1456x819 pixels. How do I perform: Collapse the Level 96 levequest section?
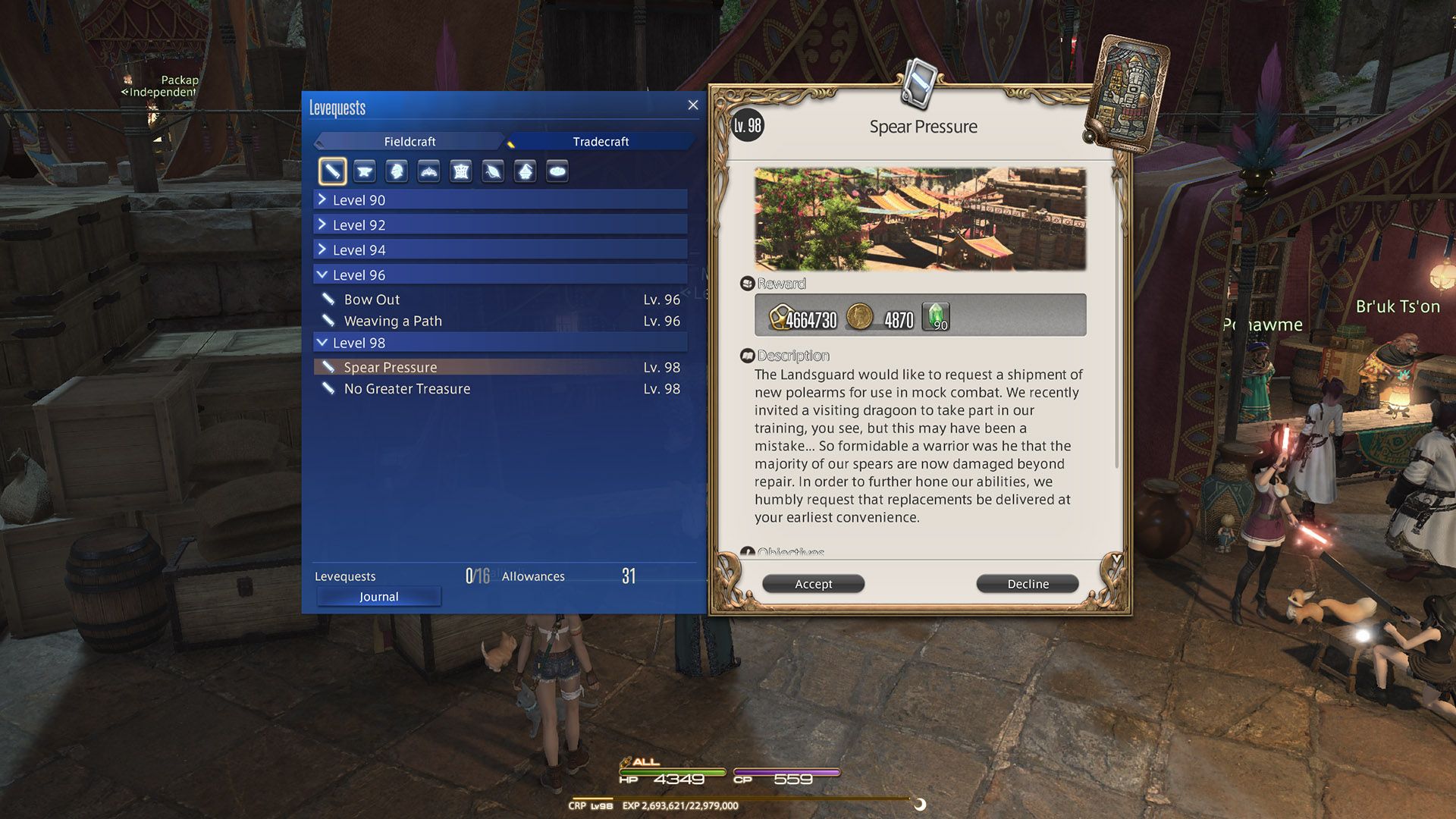pyautogui.click(x=500, y=275)
